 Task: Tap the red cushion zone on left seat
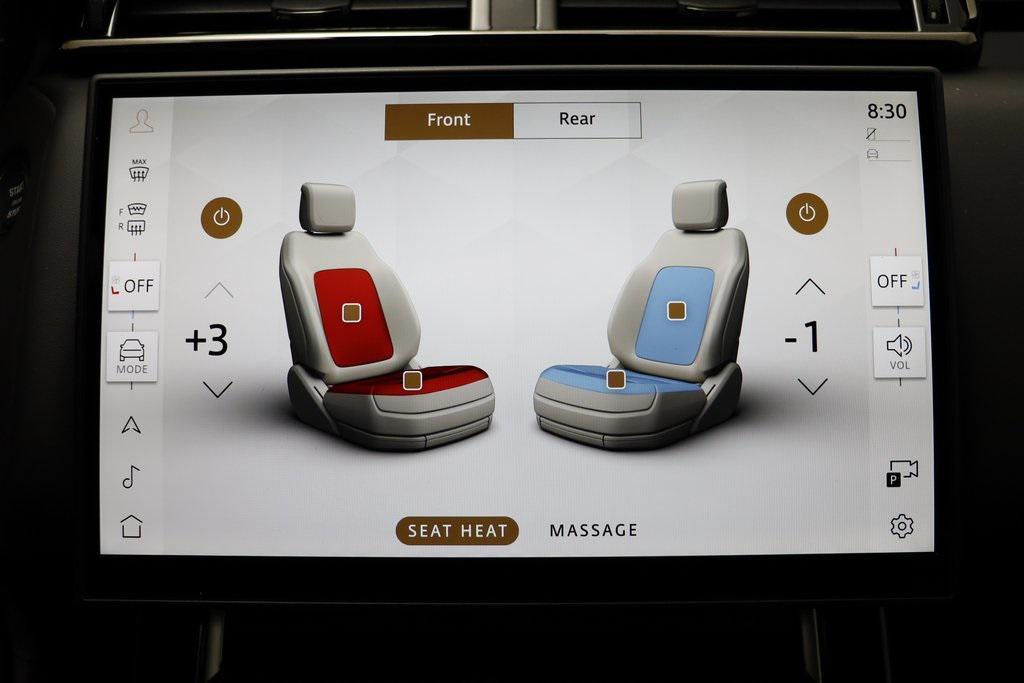click(412, 380)
